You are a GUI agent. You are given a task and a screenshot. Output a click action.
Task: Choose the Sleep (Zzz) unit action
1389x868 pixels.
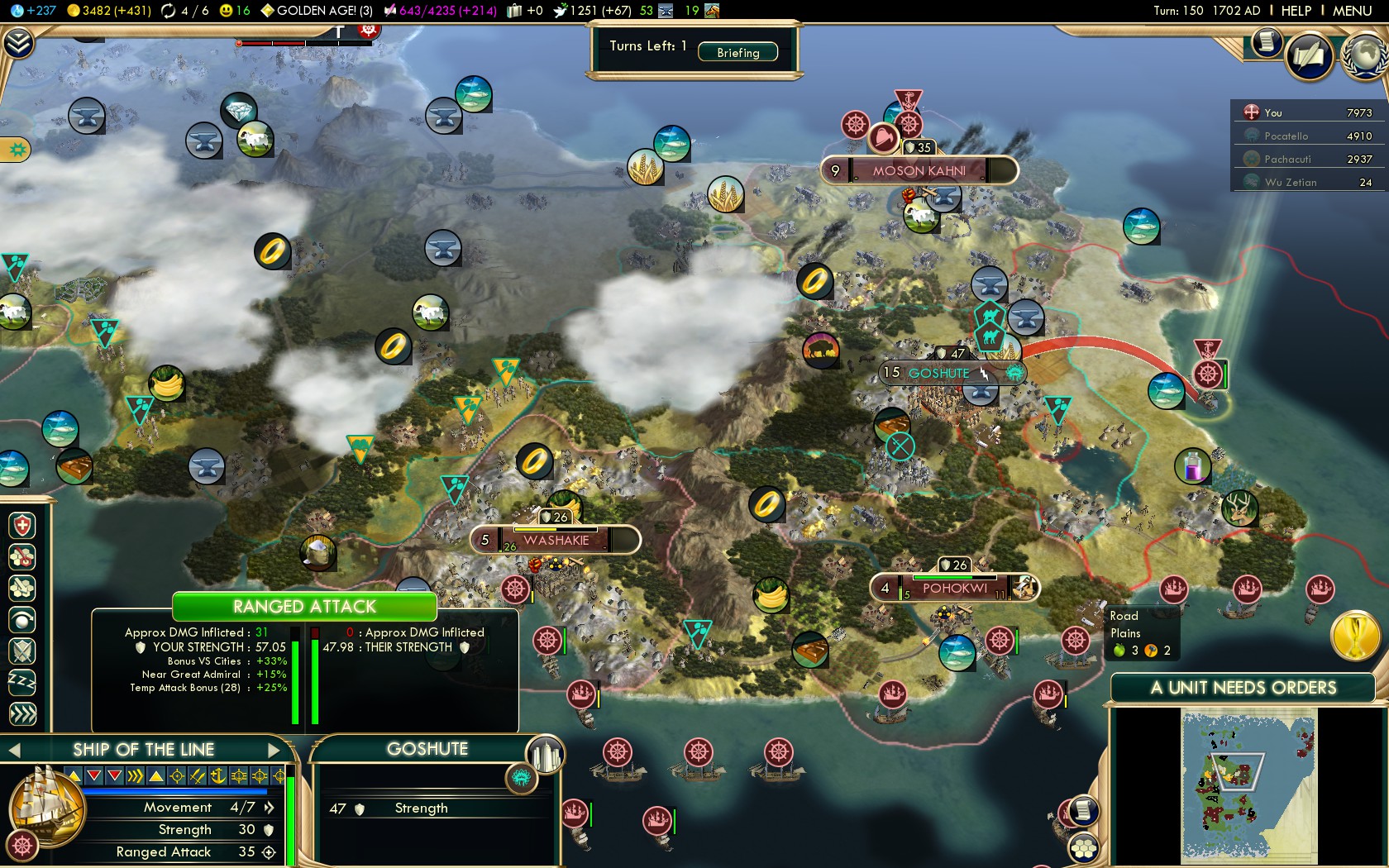[x=22, y=682]
